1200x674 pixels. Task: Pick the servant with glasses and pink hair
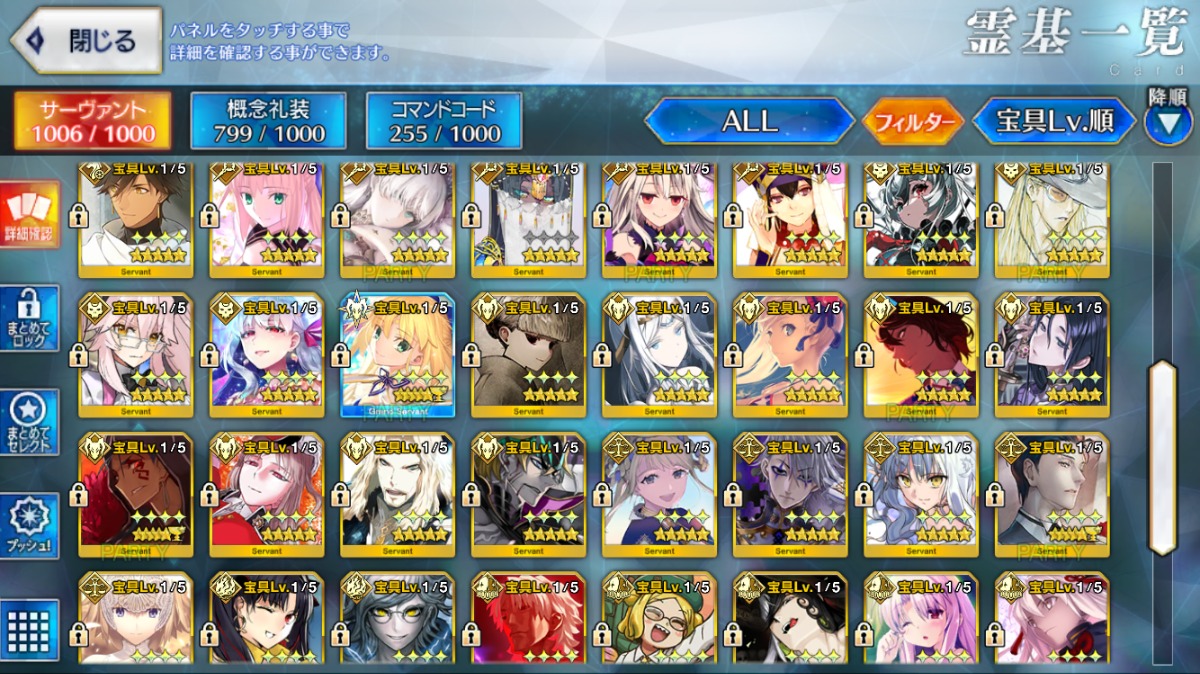(136, 354)
